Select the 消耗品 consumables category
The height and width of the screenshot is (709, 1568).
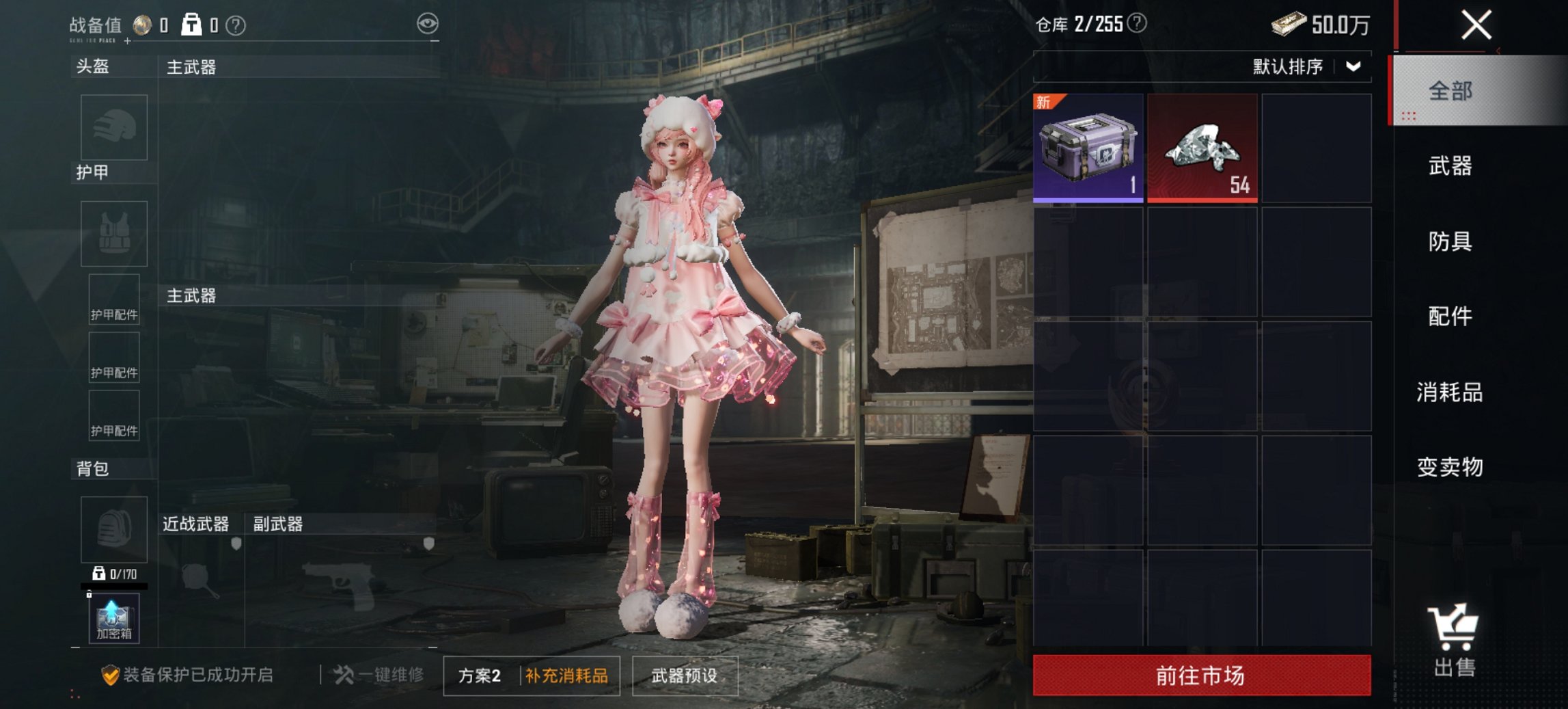[x=1453, y=392]
